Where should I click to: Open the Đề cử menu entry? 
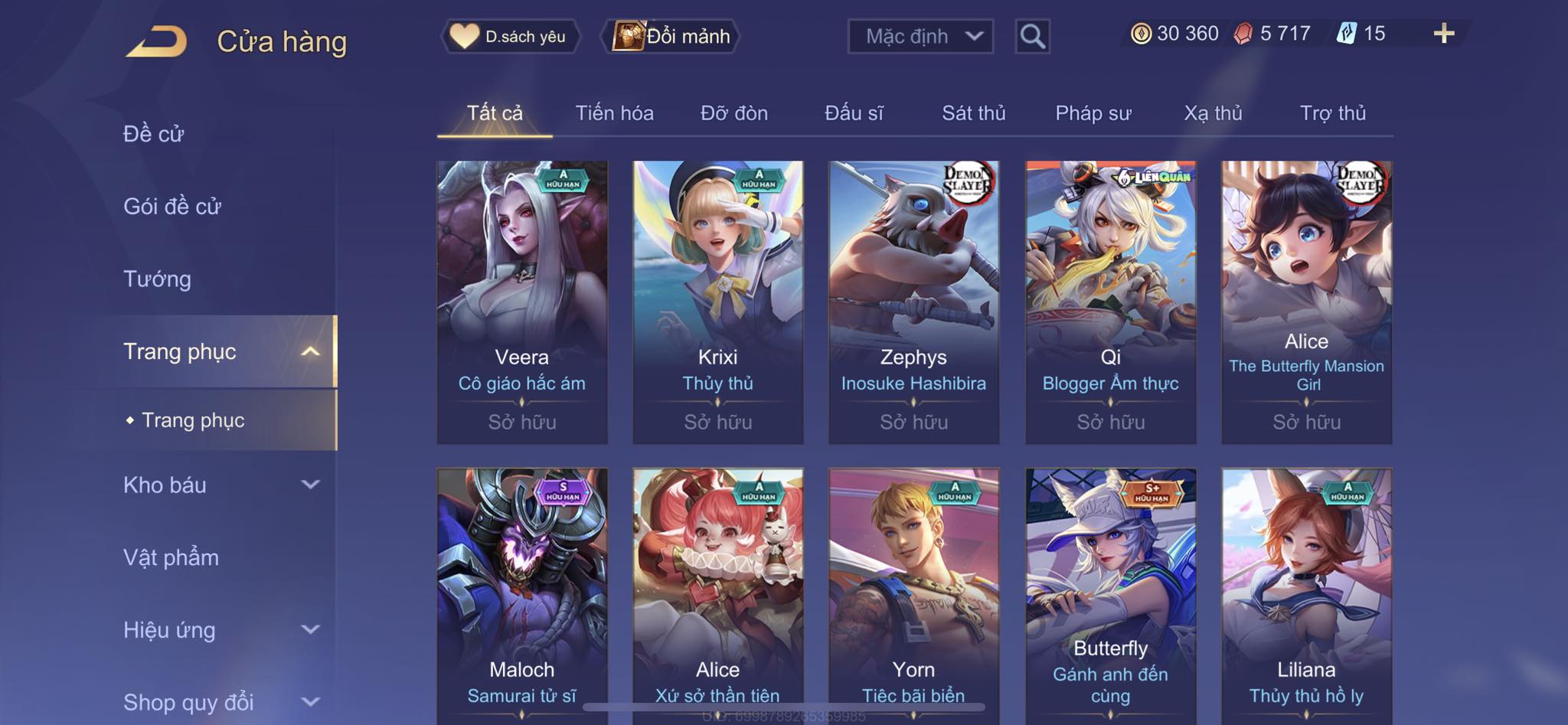[154, 134]
